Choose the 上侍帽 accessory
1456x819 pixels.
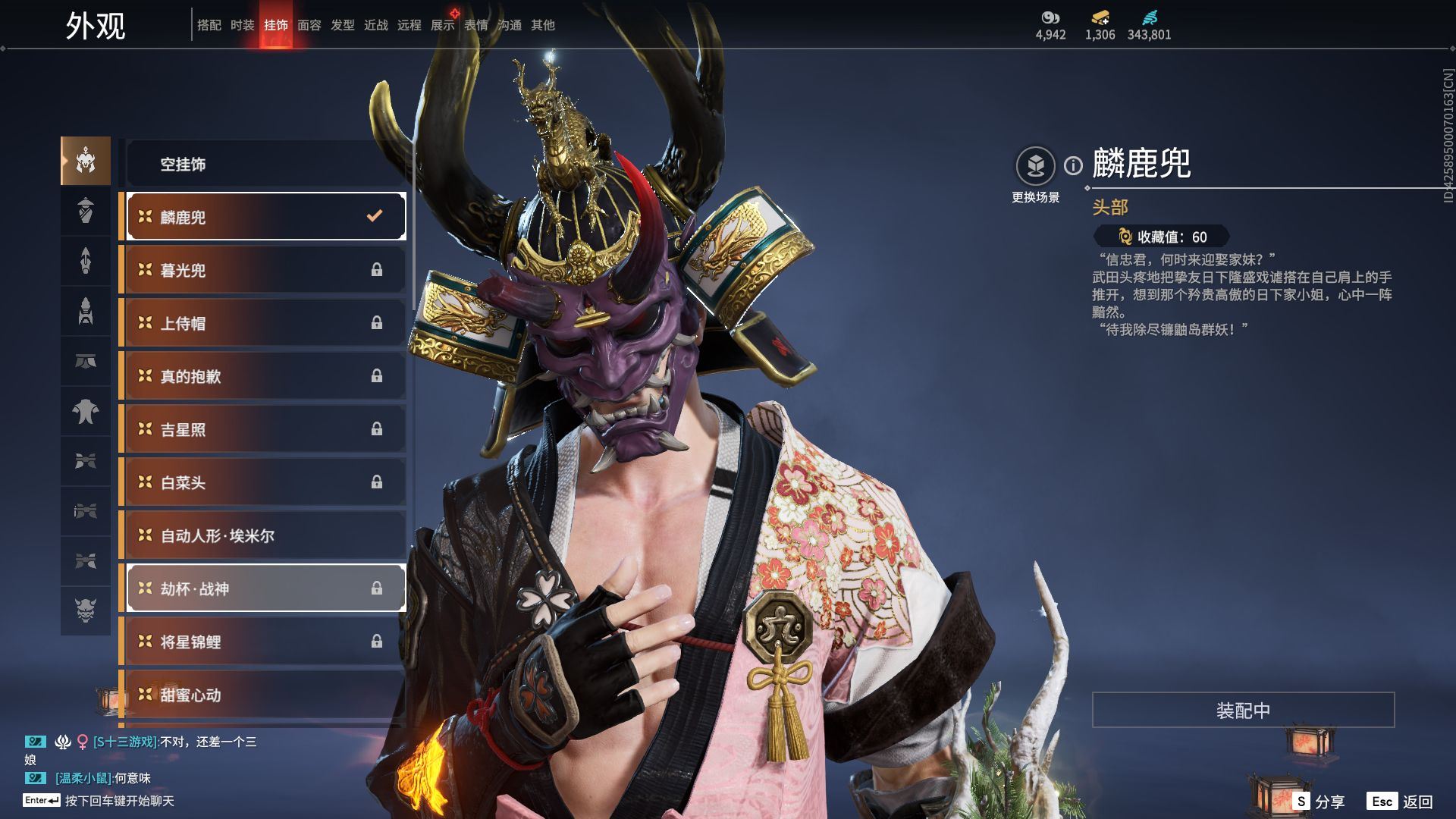pos(265,323)
